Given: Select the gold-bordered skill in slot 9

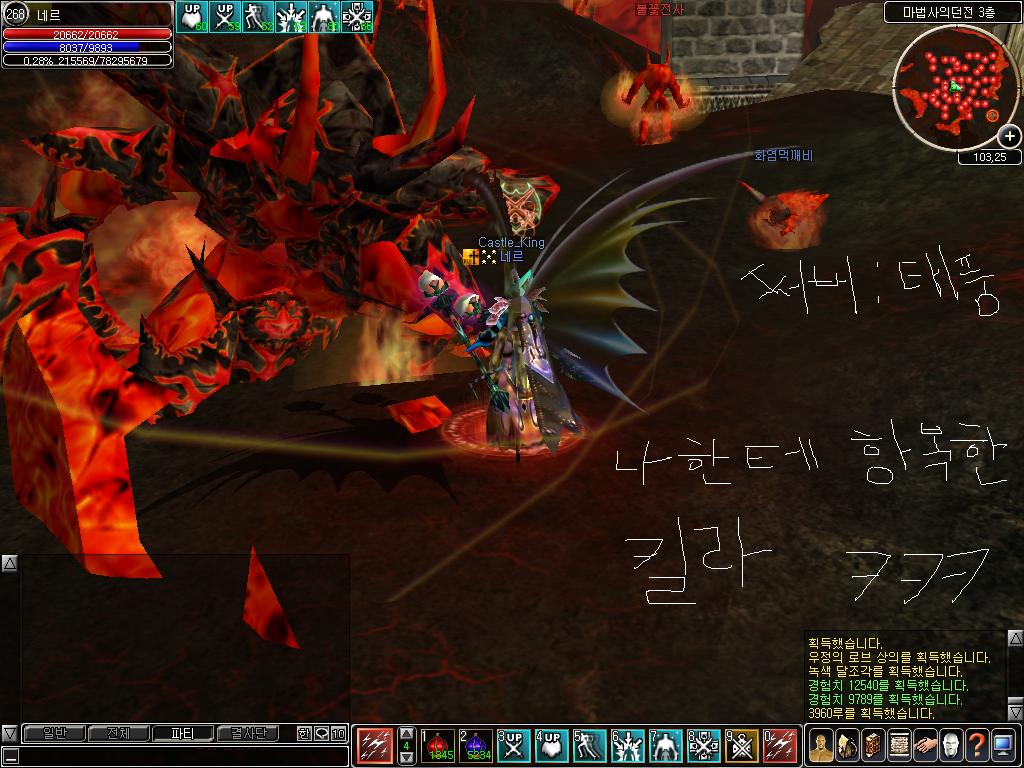Looking at the screenshot, I should pos(742,746).
